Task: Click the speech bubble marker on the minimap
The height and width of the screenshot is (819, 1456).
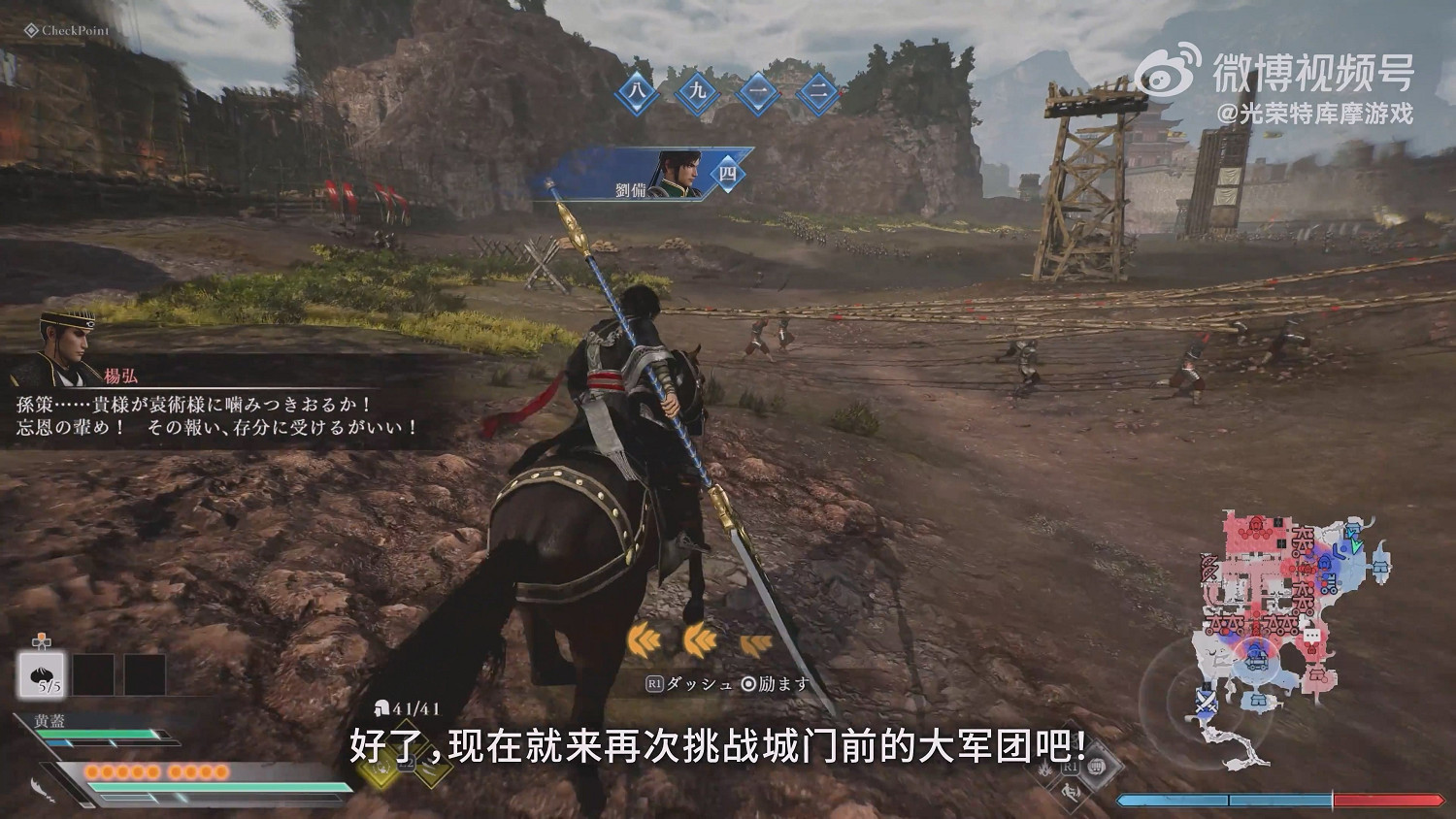Action: pos(1311,635)
